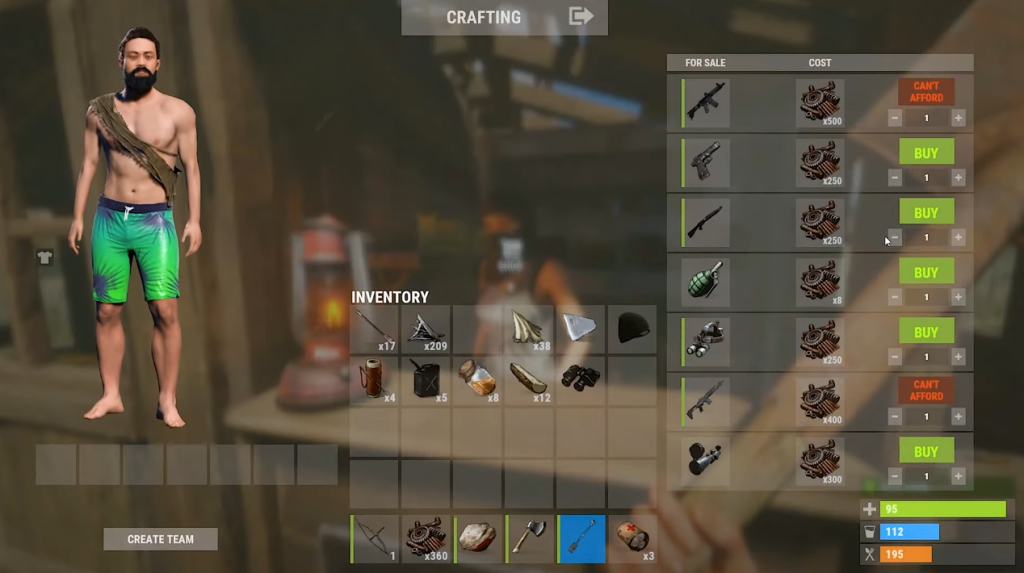Click the Create Team button
1024x573 pixels.
coord(160,539)
